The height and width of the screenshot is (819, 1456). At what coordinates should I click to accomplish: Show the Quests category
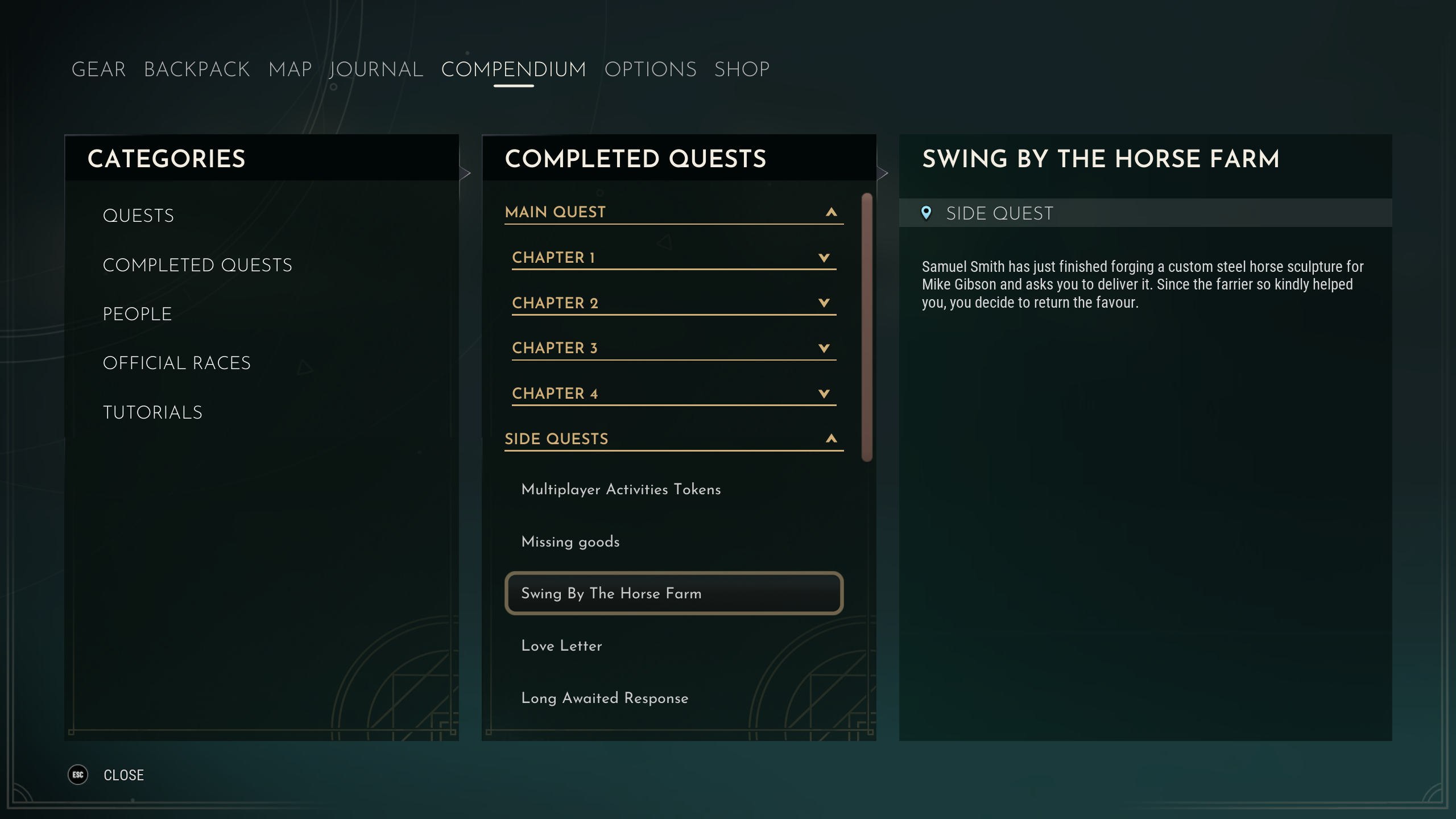138,216
